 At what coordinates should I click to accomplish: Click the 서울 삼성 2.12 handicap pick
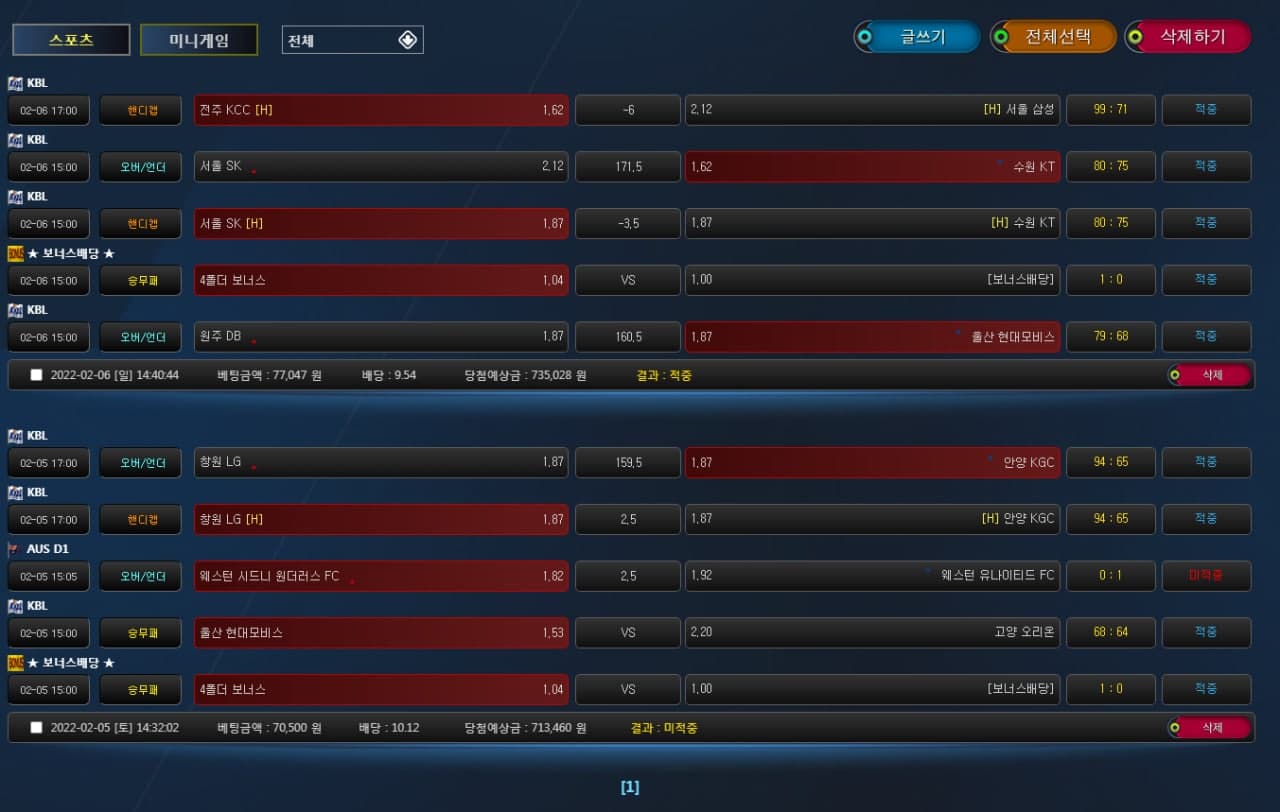pyautogui.click(x=872, y=110)
